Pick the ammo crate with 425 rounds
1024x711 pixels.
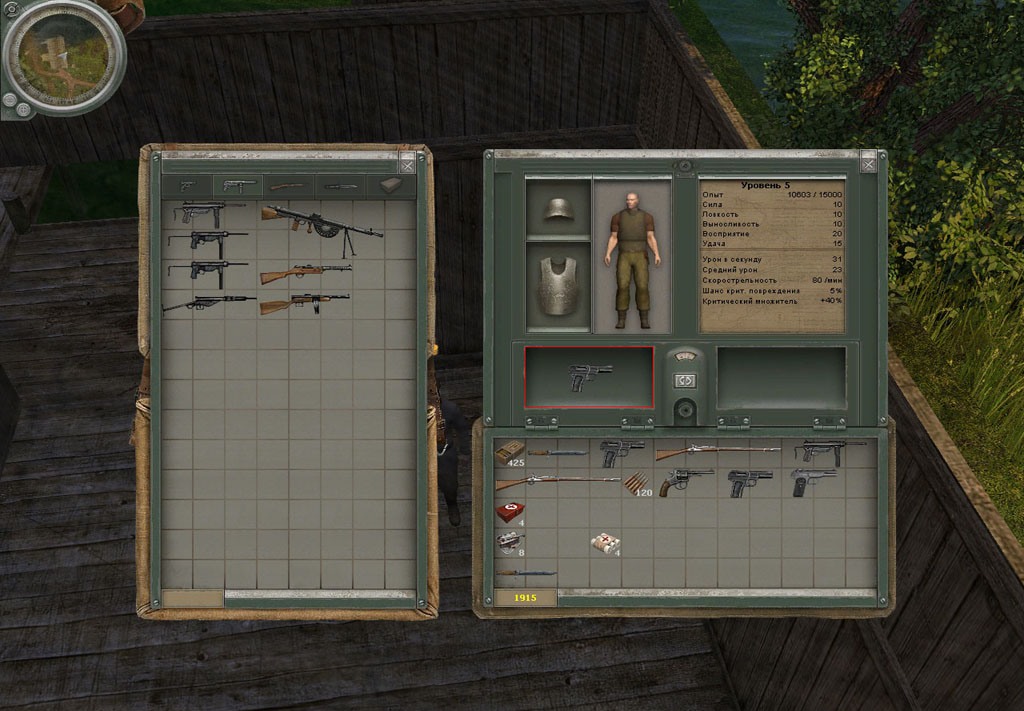[x=510, y=452]
